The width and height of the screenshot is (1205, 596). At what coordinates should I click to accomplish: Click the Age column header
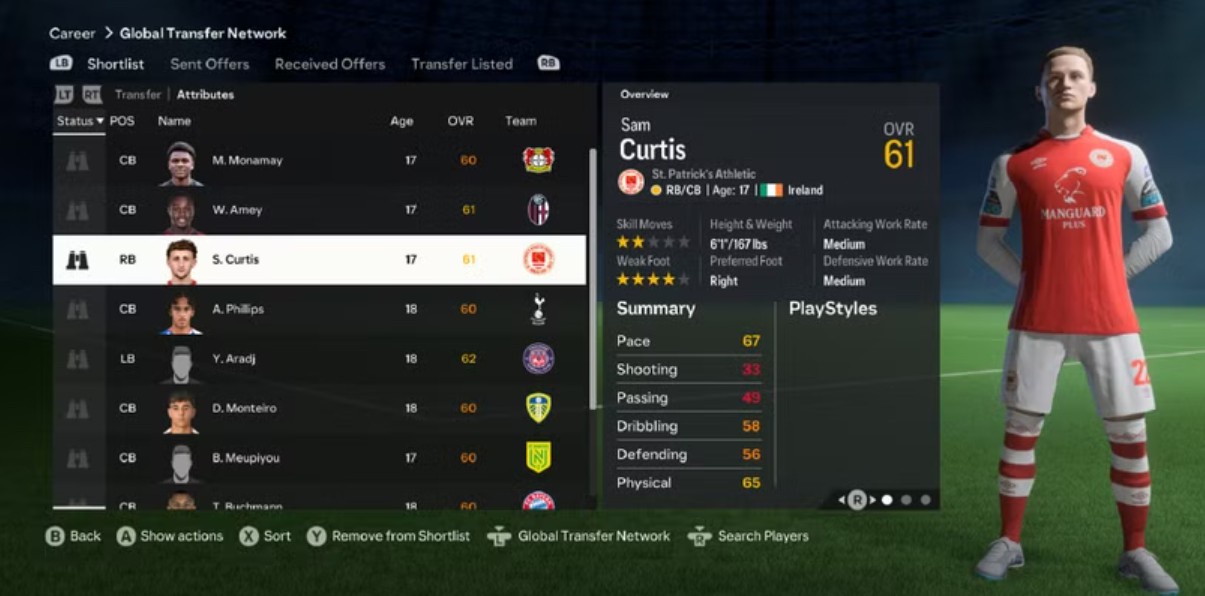pyautogui.click(x=401, y=121)
